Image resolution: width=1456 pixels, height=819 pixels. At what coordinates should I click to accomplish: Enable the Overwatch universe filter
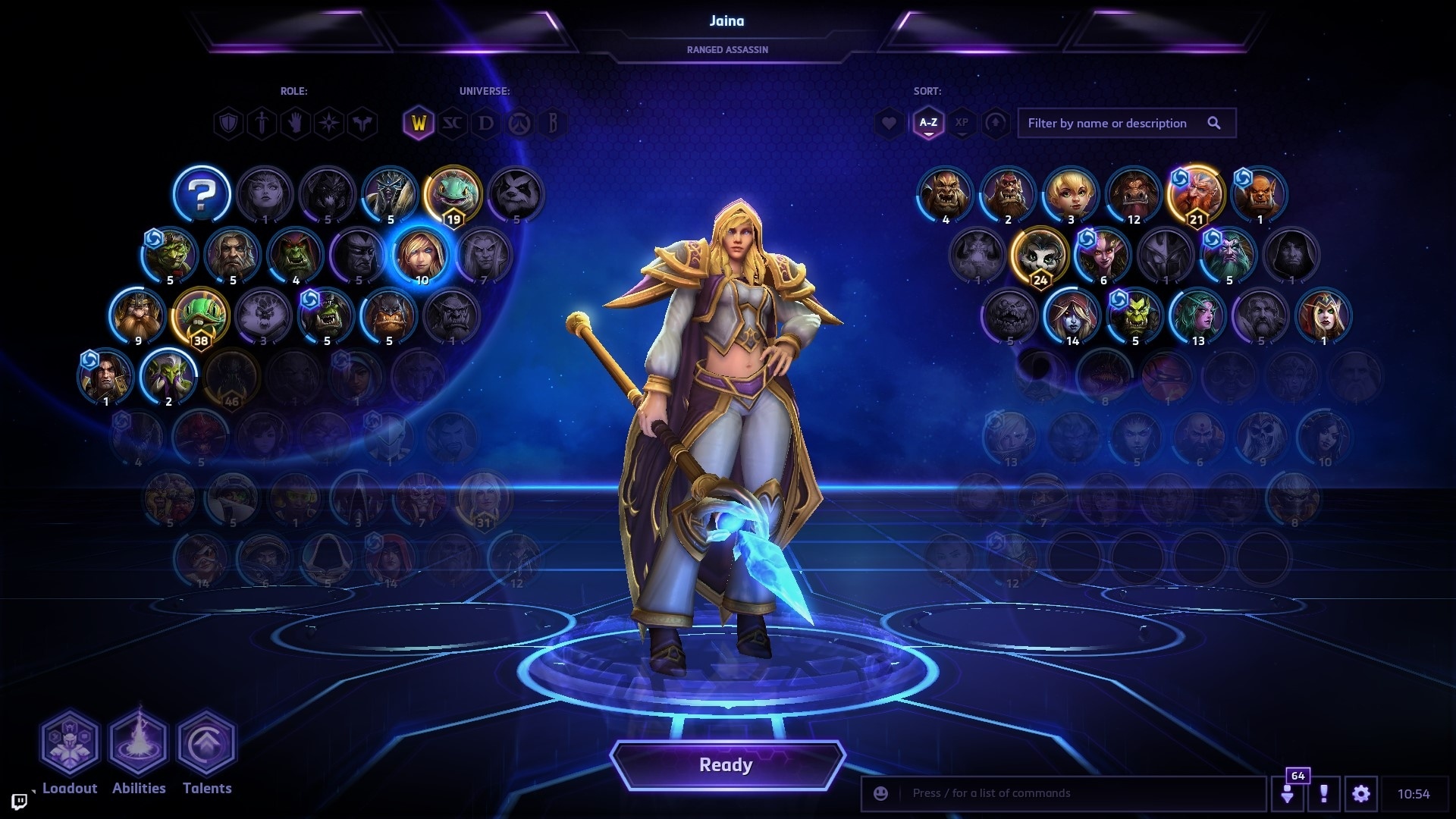click(x=520, y=124)
